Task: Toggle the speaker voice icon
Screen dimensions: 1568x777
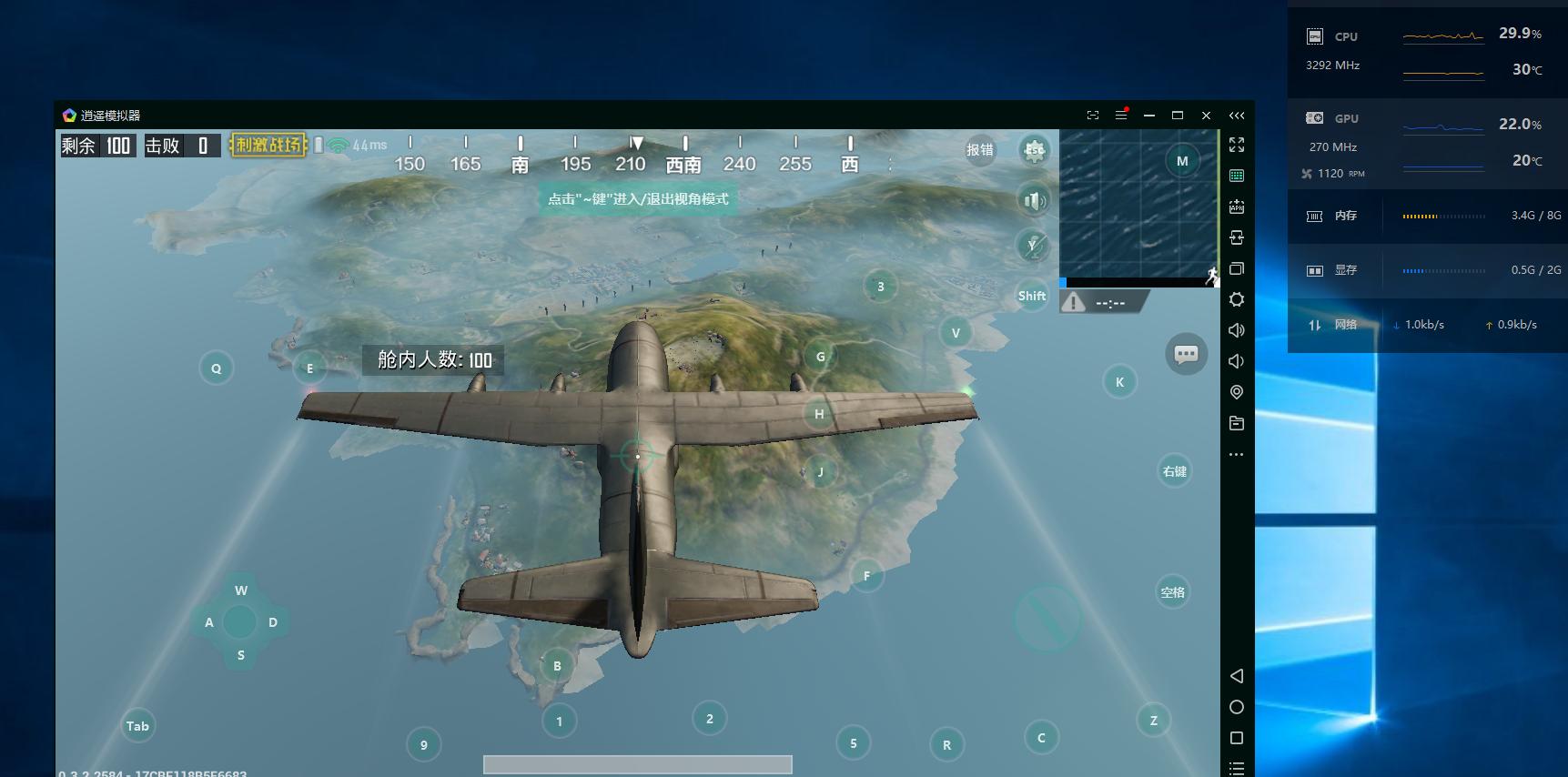Action: 1033,200
